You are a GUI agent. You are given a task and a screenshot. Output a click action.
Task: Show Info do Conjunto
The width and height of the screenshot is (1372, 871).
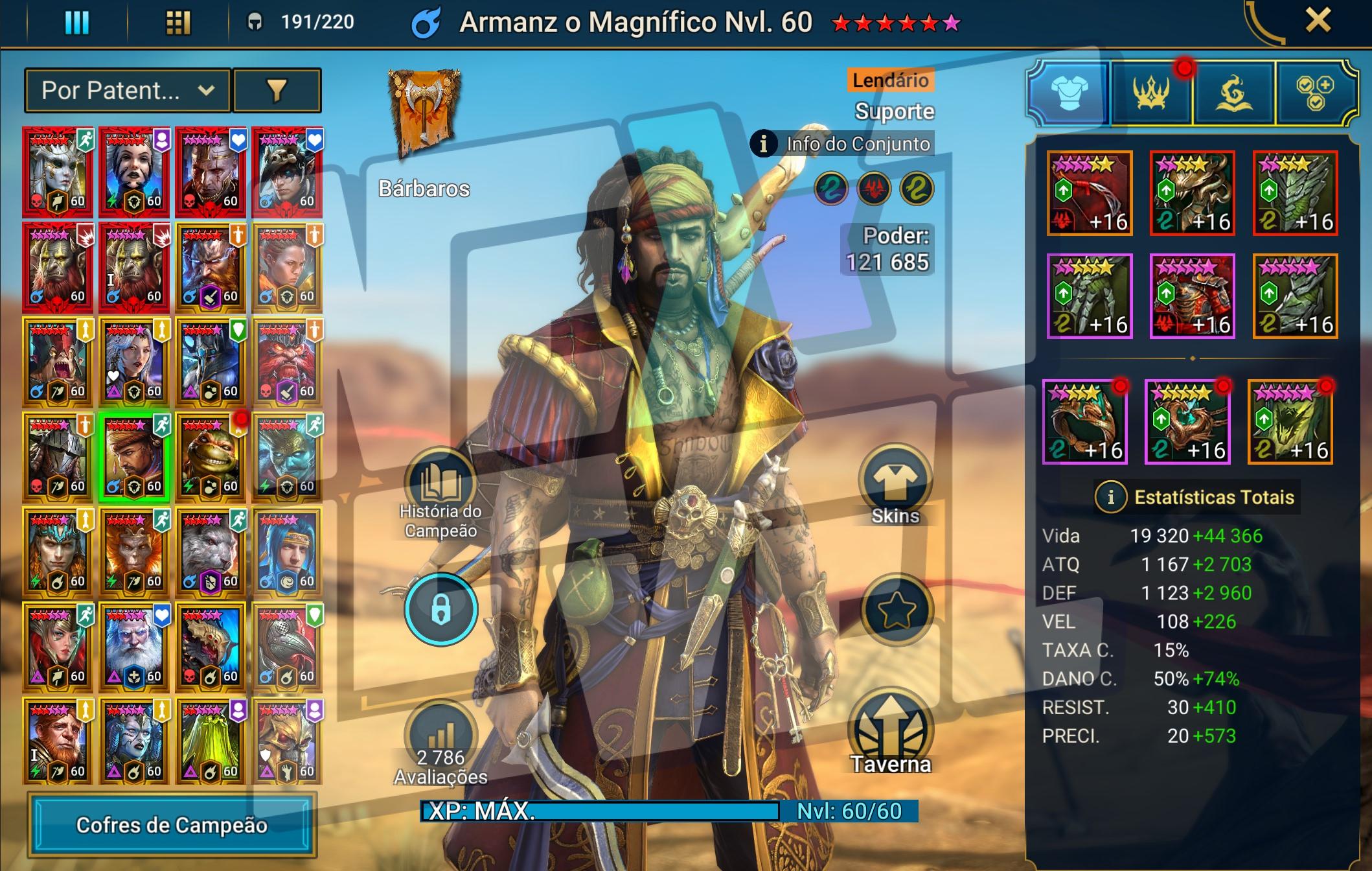tap(842, 144)
